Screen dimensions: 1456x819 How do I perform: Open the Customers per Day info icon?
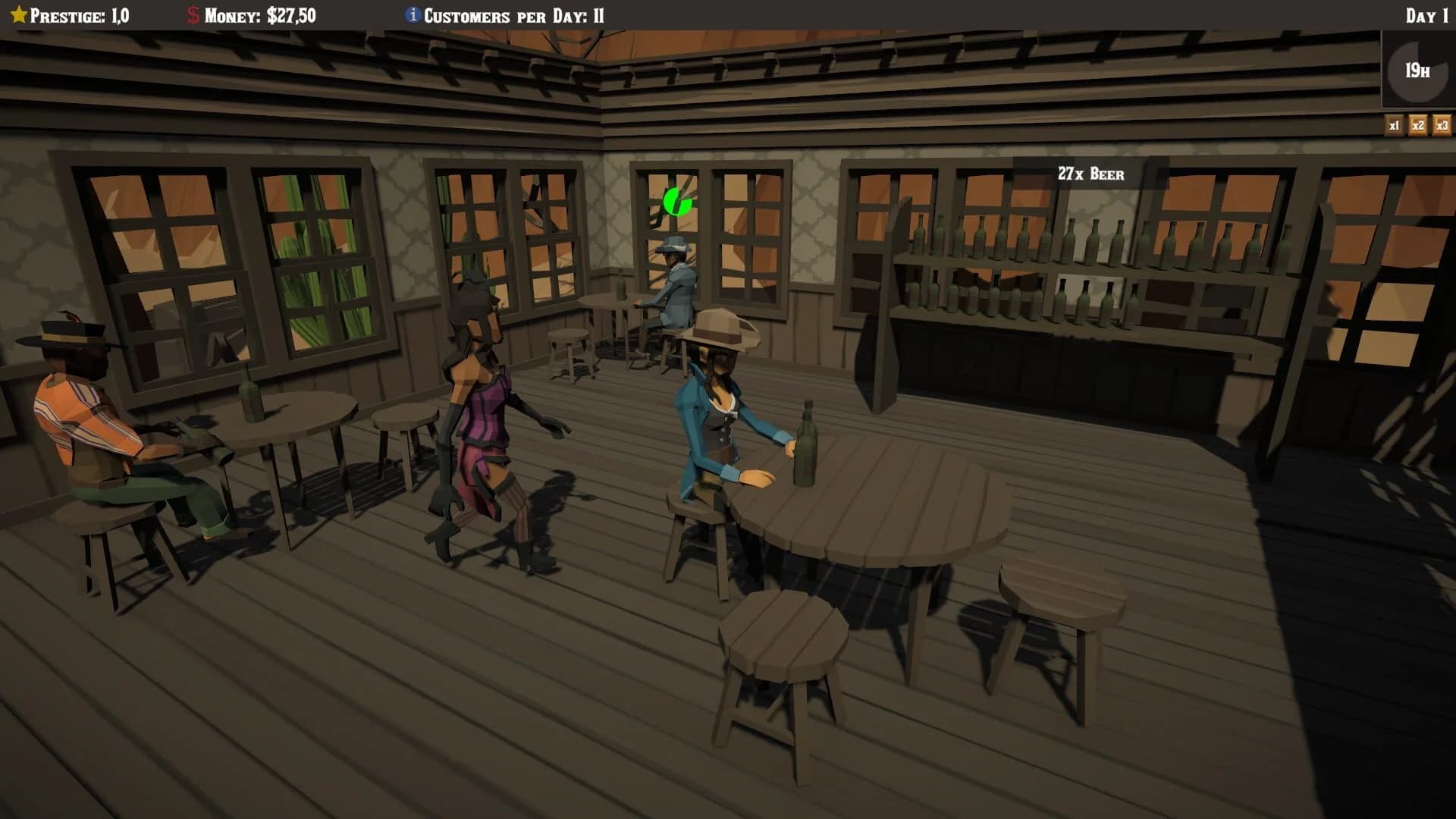(411, 13)
